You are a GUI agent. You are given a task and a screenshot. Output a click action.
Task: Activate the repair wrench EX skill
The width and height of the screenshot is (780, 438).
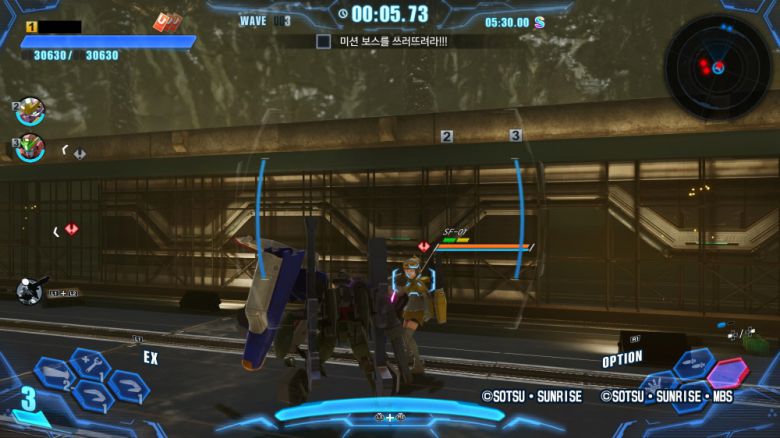[x=88, y=364]
